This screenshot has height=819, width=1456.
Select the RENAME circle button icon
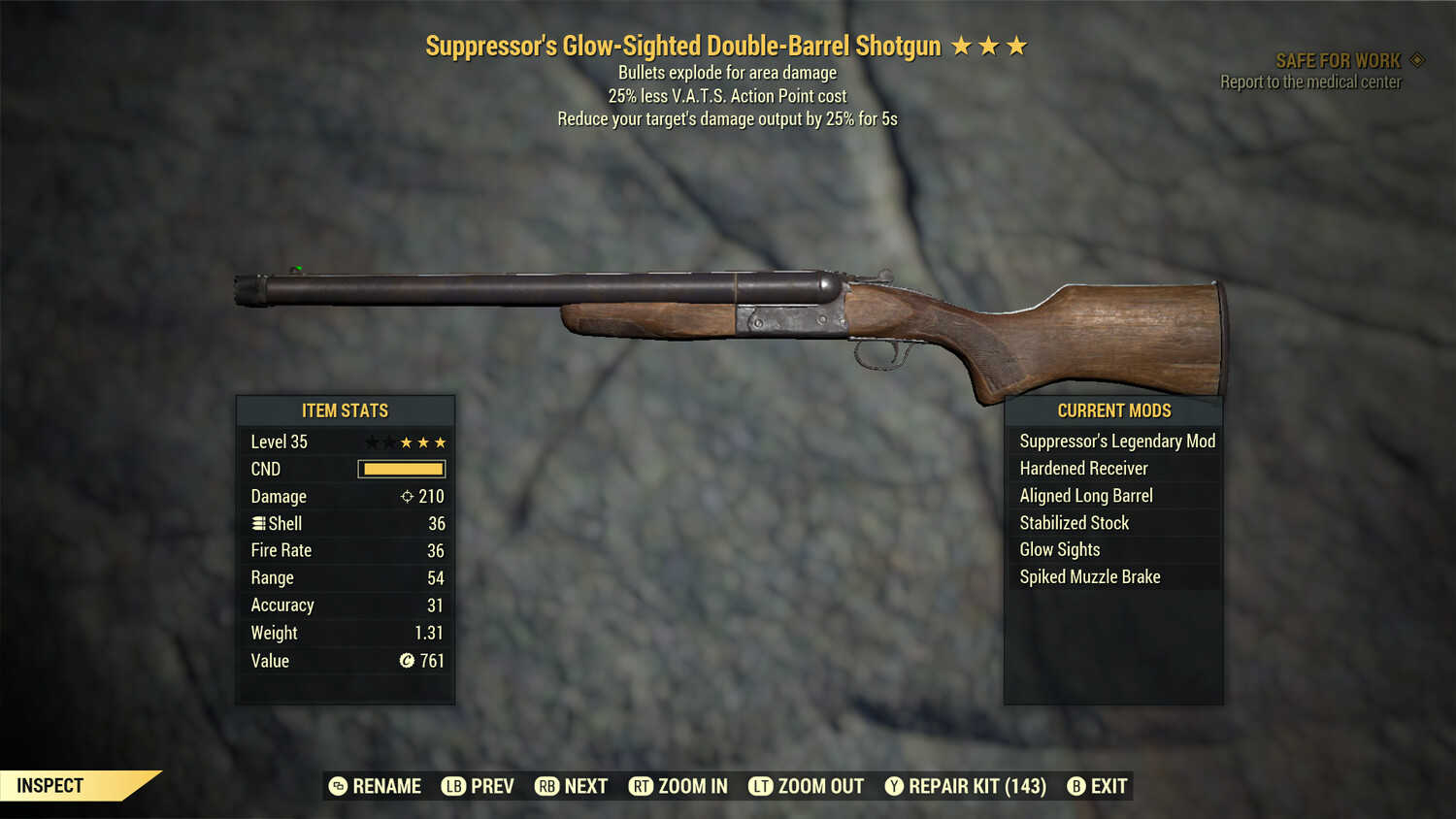(337, 786)
